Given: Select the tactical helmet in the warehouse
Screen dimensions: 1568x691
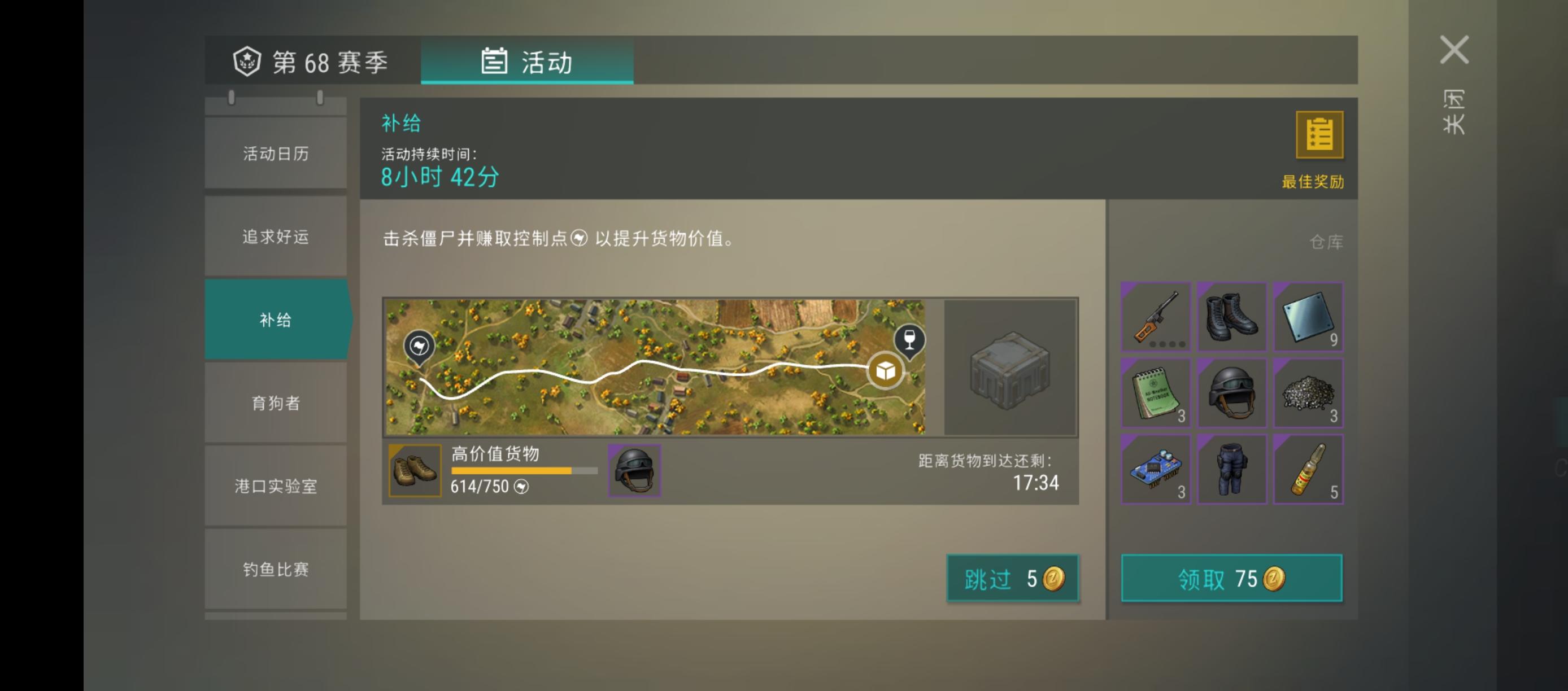Looking at the screenshot, I should [1231, 393].
